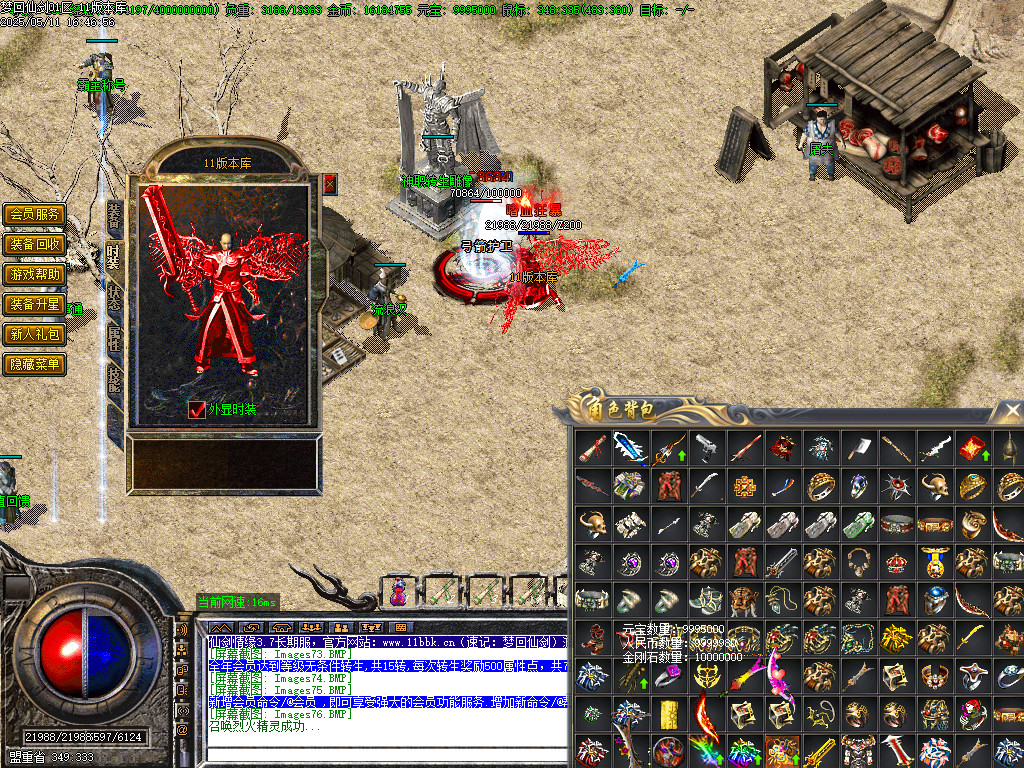
Task: Choose the gold crown with red gem
Action: [896, 561]
